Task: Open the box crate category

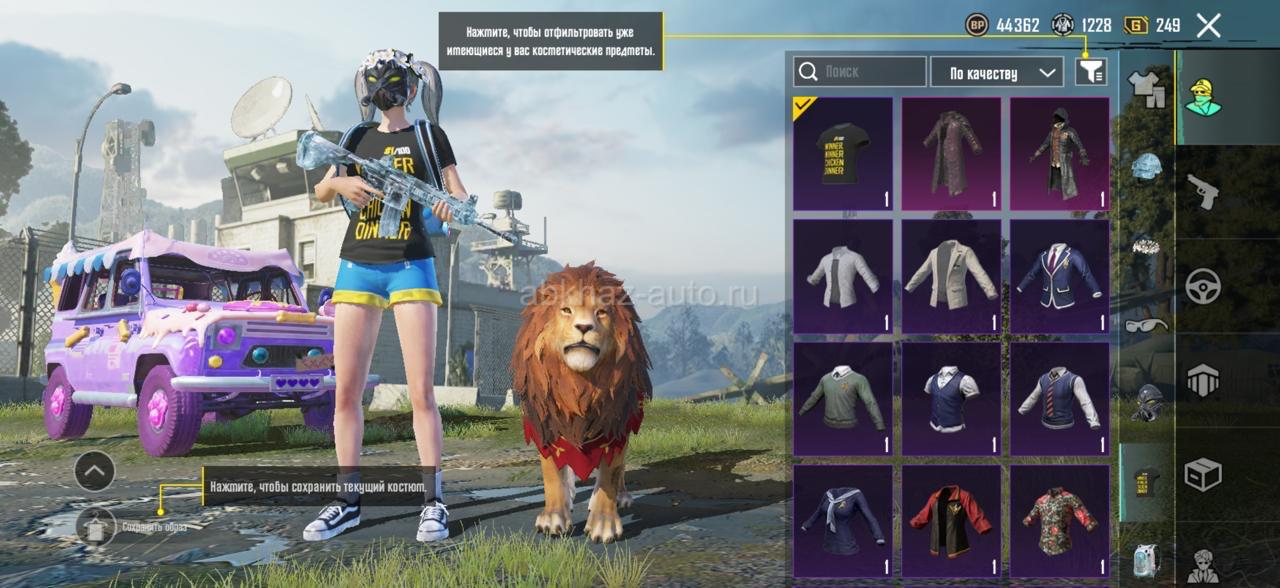Action: point(1202,474)
